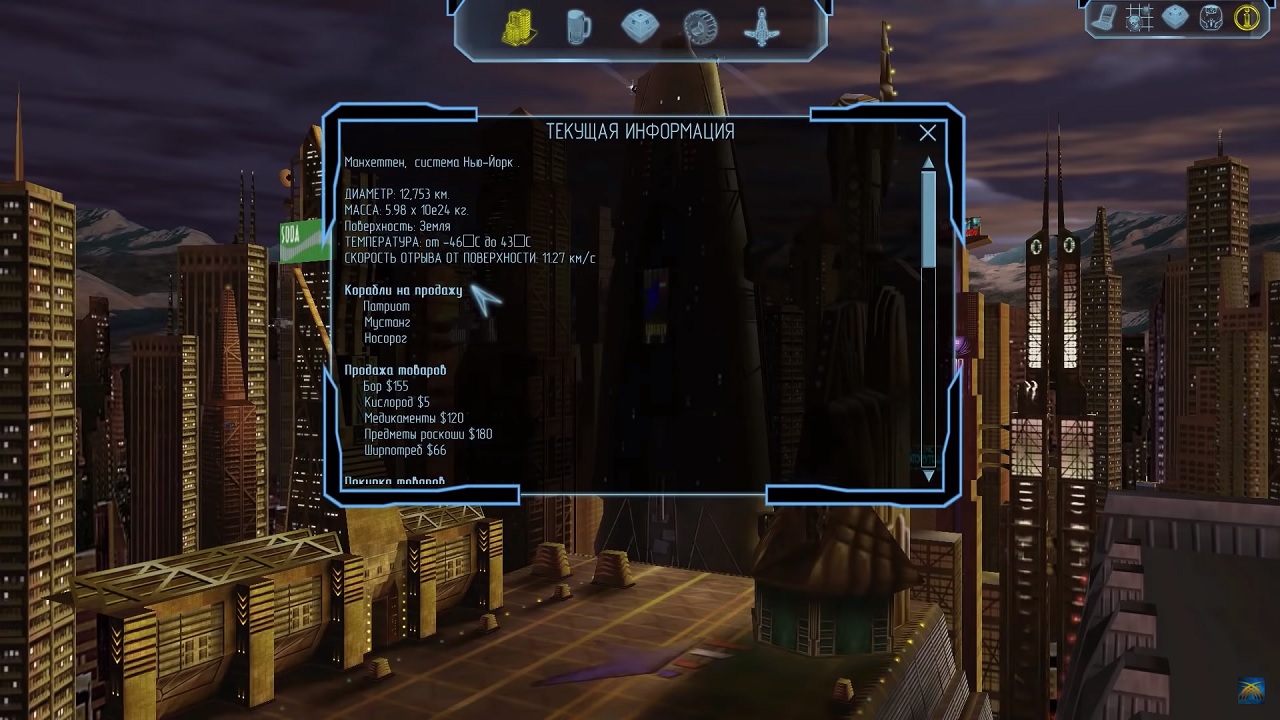This screenshot has width=1280, height=720.
Task: Open the commodity trader cube beside the gear
Action: coord(640,27)
